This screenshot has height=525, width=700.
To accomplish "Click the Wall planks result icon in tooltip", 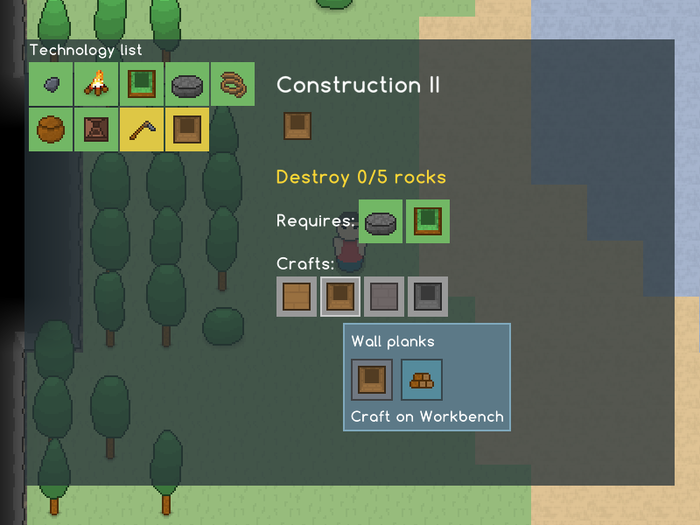I will tap(372, 380).
